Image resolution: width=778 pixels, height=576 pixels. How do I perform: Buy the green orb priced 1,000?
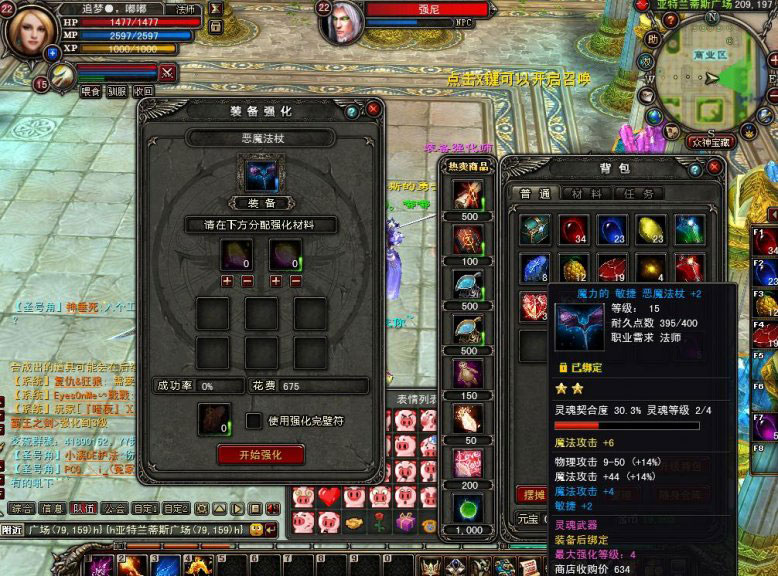[x=466, y=507]
